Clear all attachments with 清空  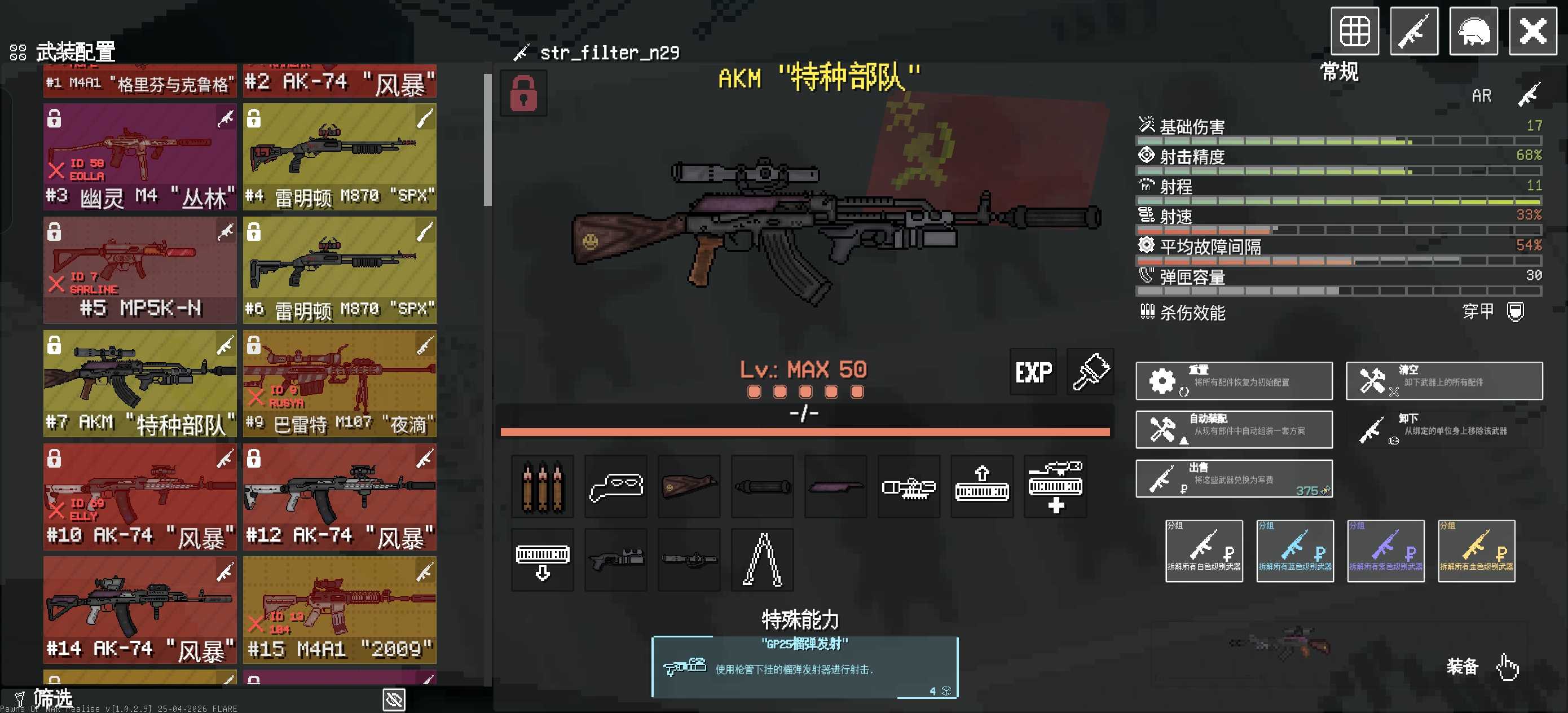tap(1443, 381)
